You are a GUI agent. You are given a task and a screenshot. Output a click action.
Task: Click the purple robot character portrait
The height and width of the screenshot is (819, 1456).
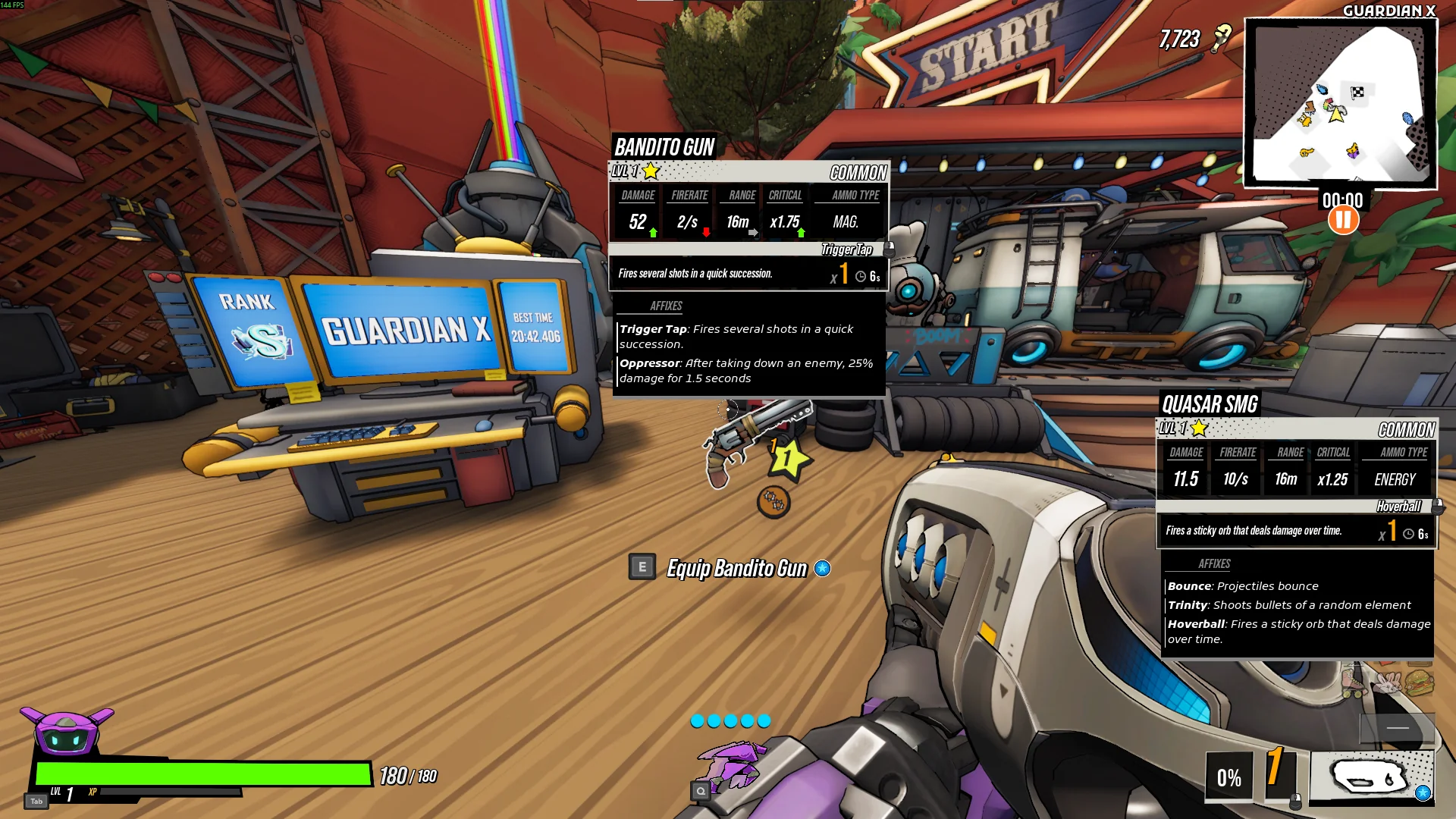pyautogui.click(x=67, y=731)
